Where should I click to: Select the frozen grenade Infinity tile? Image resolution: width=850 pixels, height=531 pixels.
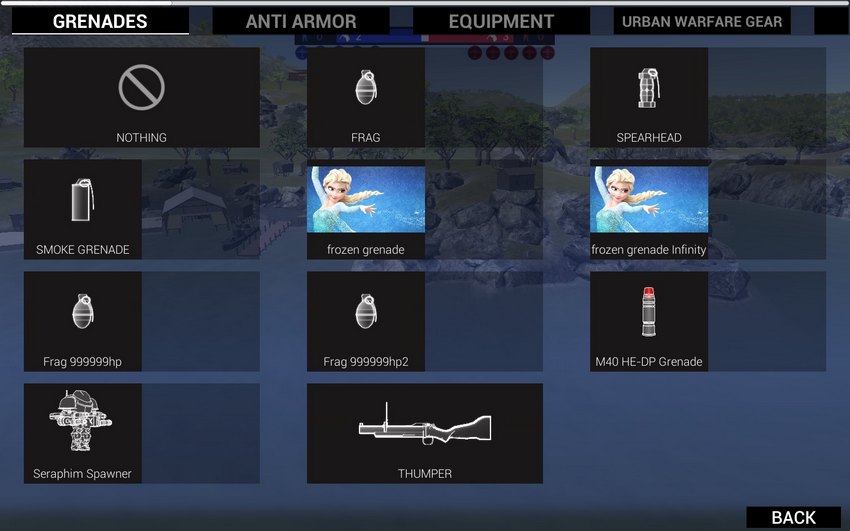(x=649, y=210)
